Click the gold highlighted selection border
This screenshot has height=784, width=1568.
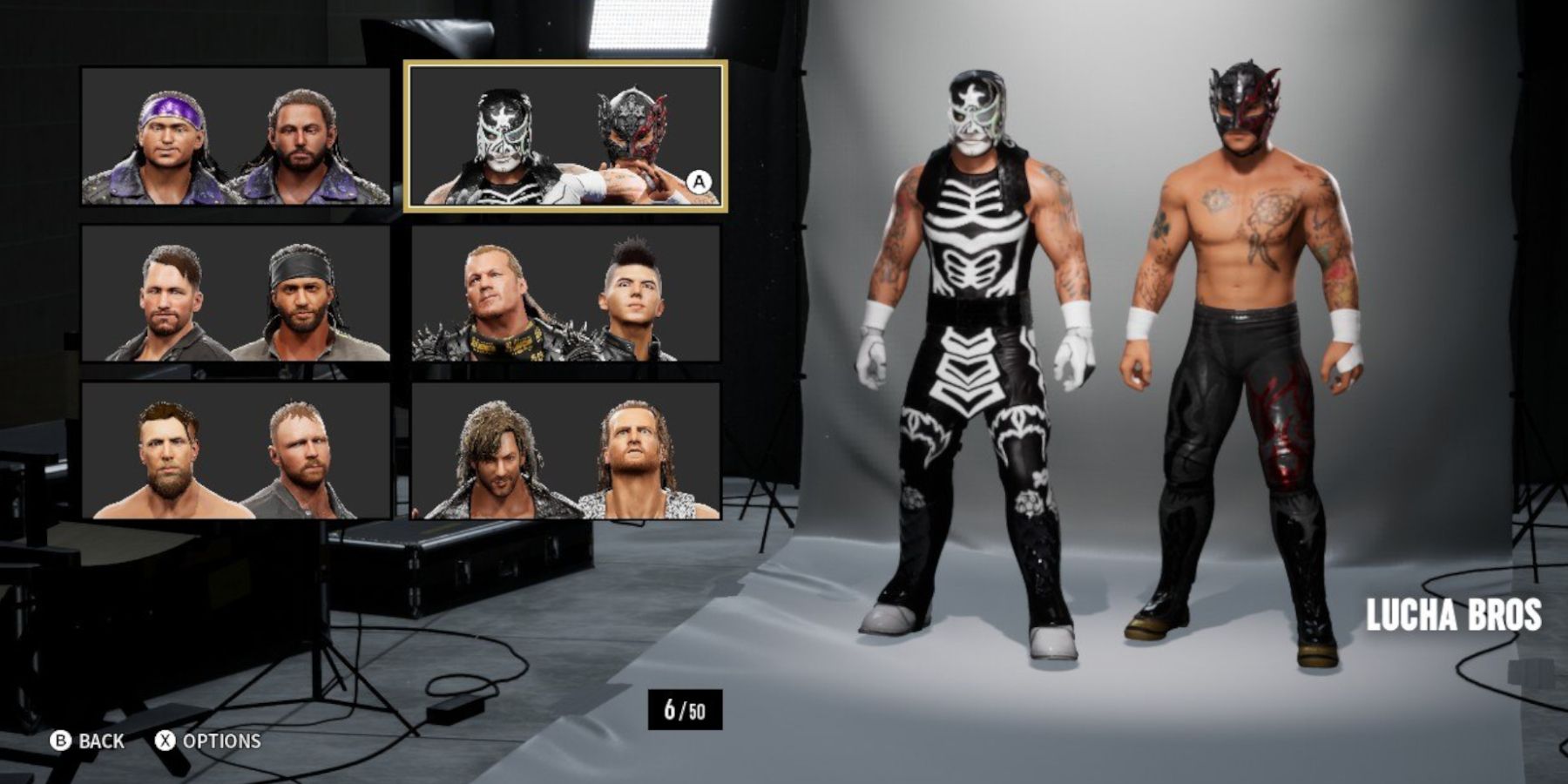click(566, 66)
